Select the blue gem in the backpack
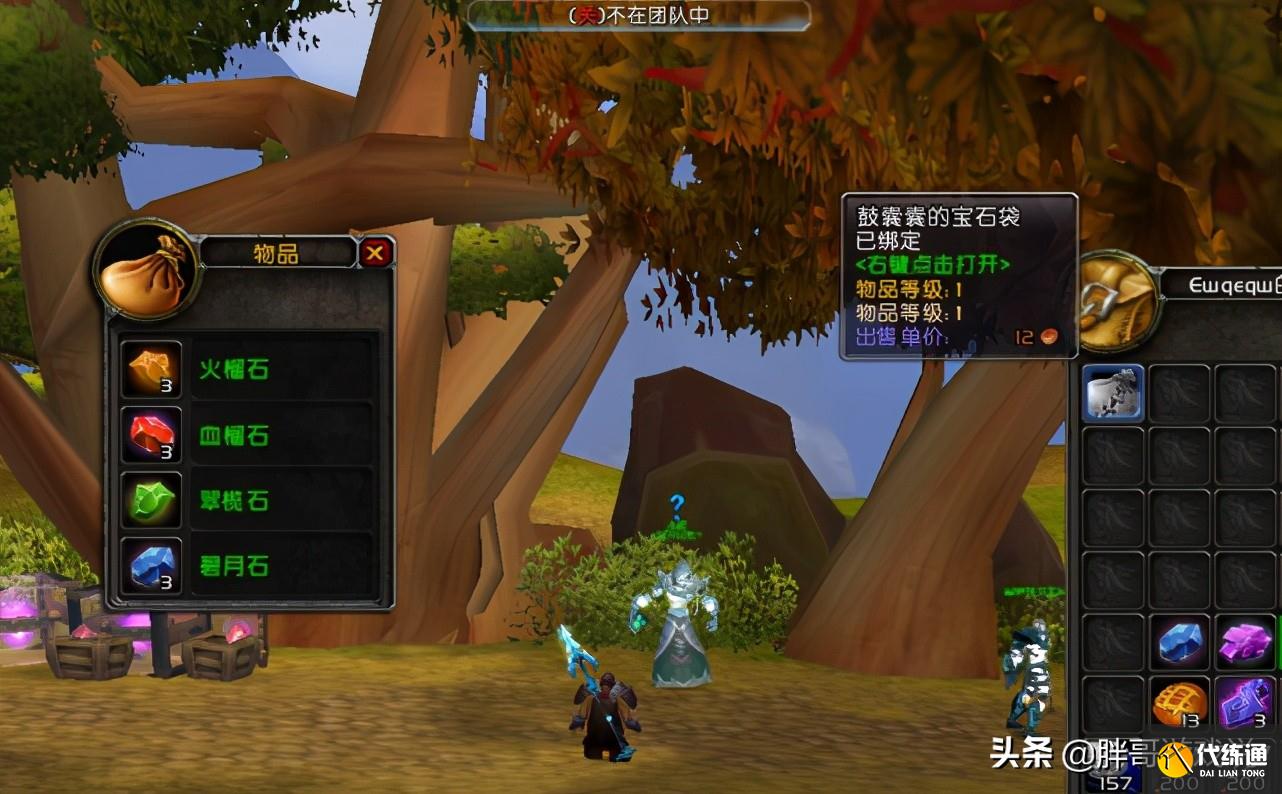This screenshot has height=794, width=1282. pos(1180,642)
